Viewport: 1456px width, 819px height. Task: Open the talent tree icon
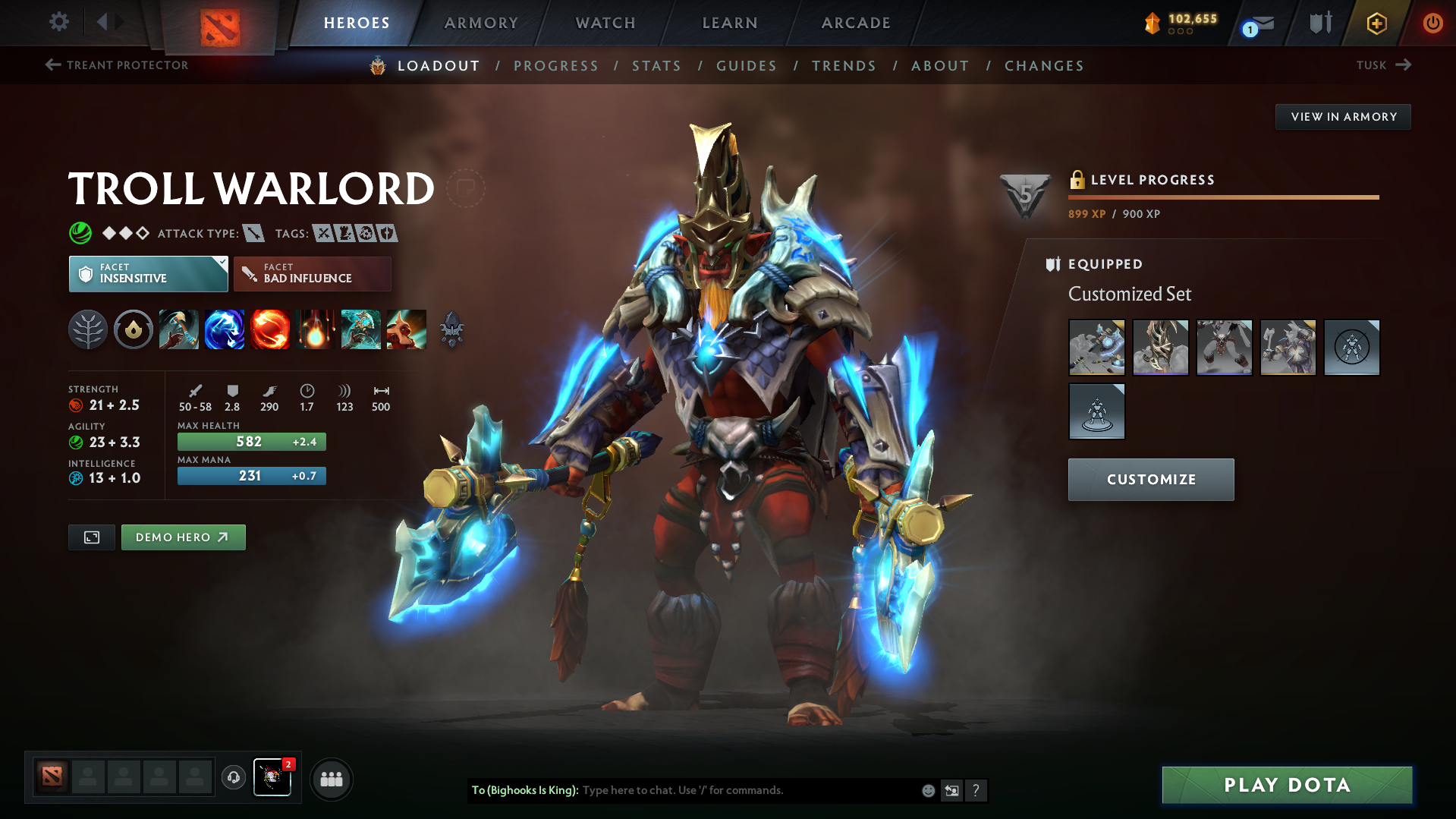(88, 329)
